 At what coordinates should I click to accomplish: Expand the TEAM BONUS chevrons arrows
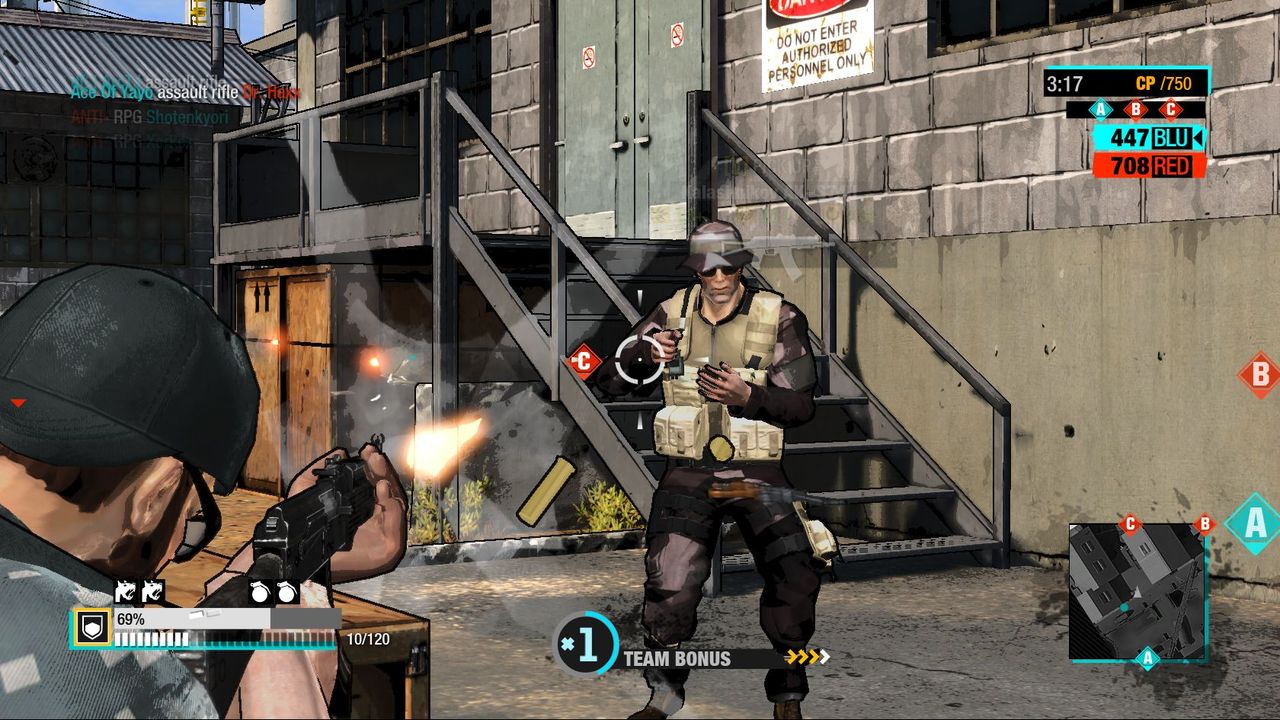click(x=806, y=659)
